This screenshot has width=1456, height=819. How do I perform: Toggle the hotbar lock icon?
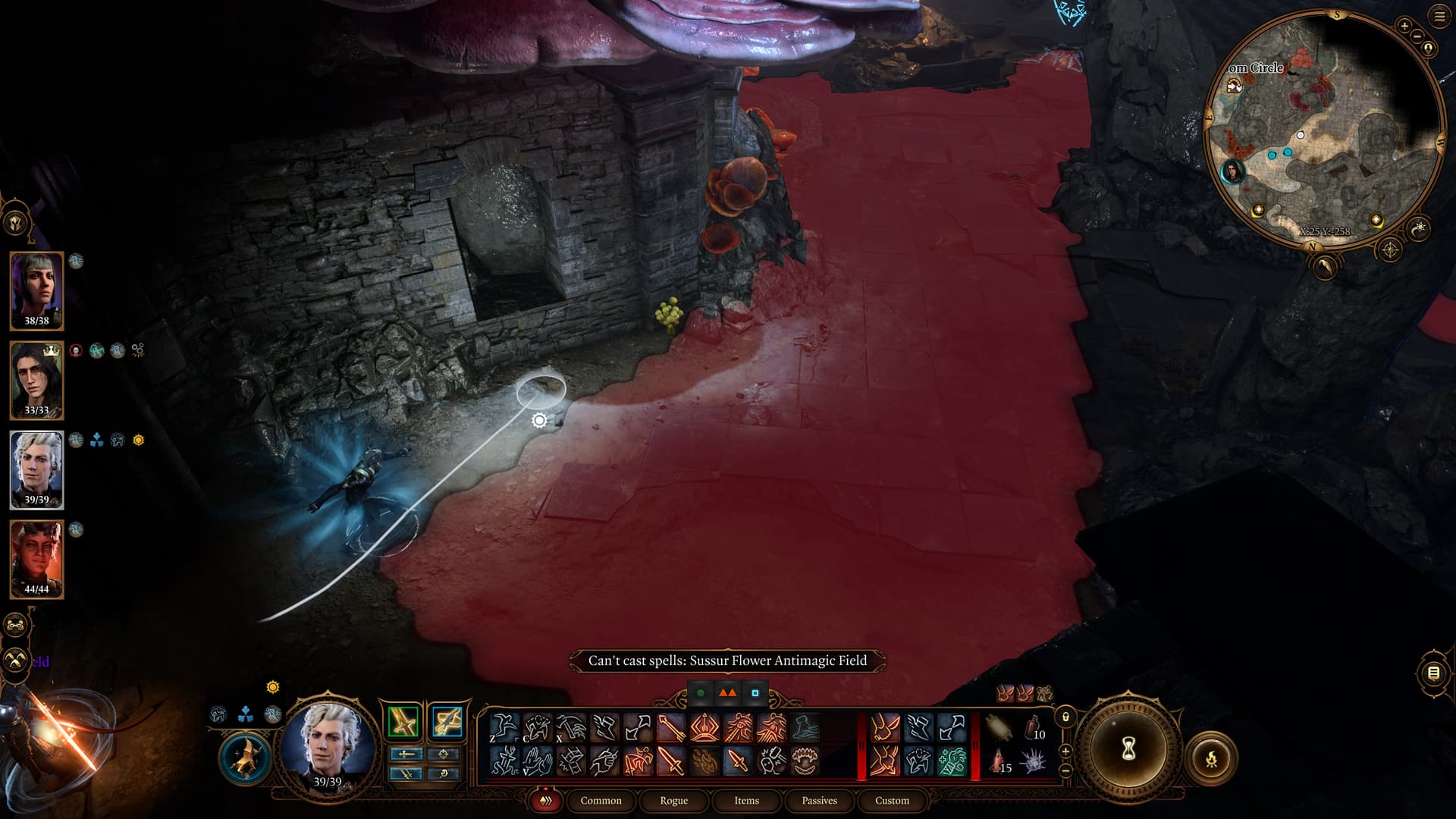[x=1065, y=717]
